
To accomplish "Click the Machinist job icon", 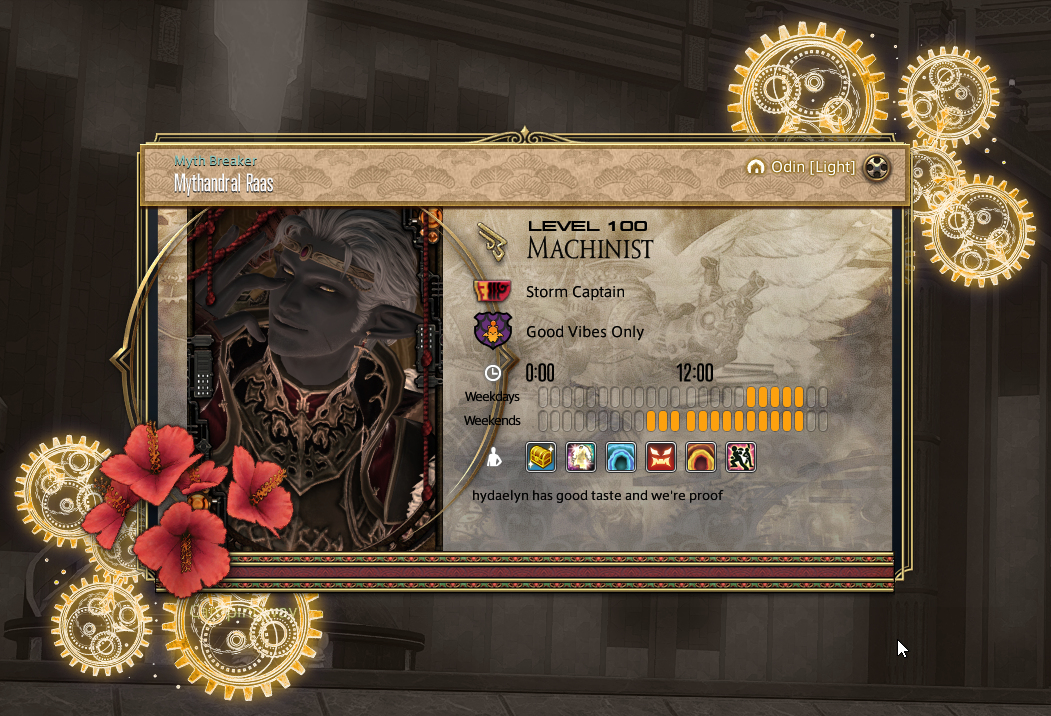I will [x=492, y=240].
